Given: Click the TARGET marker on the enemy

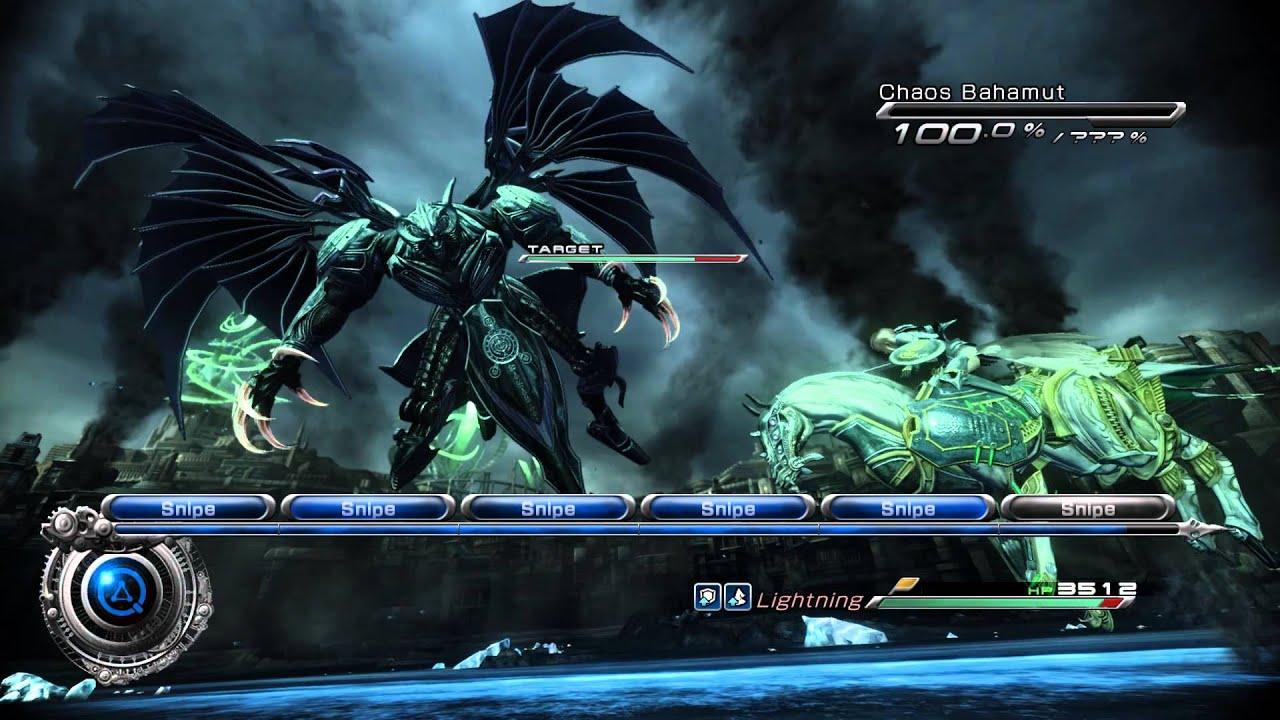Looking at the screenshot, I should point(565,248).
